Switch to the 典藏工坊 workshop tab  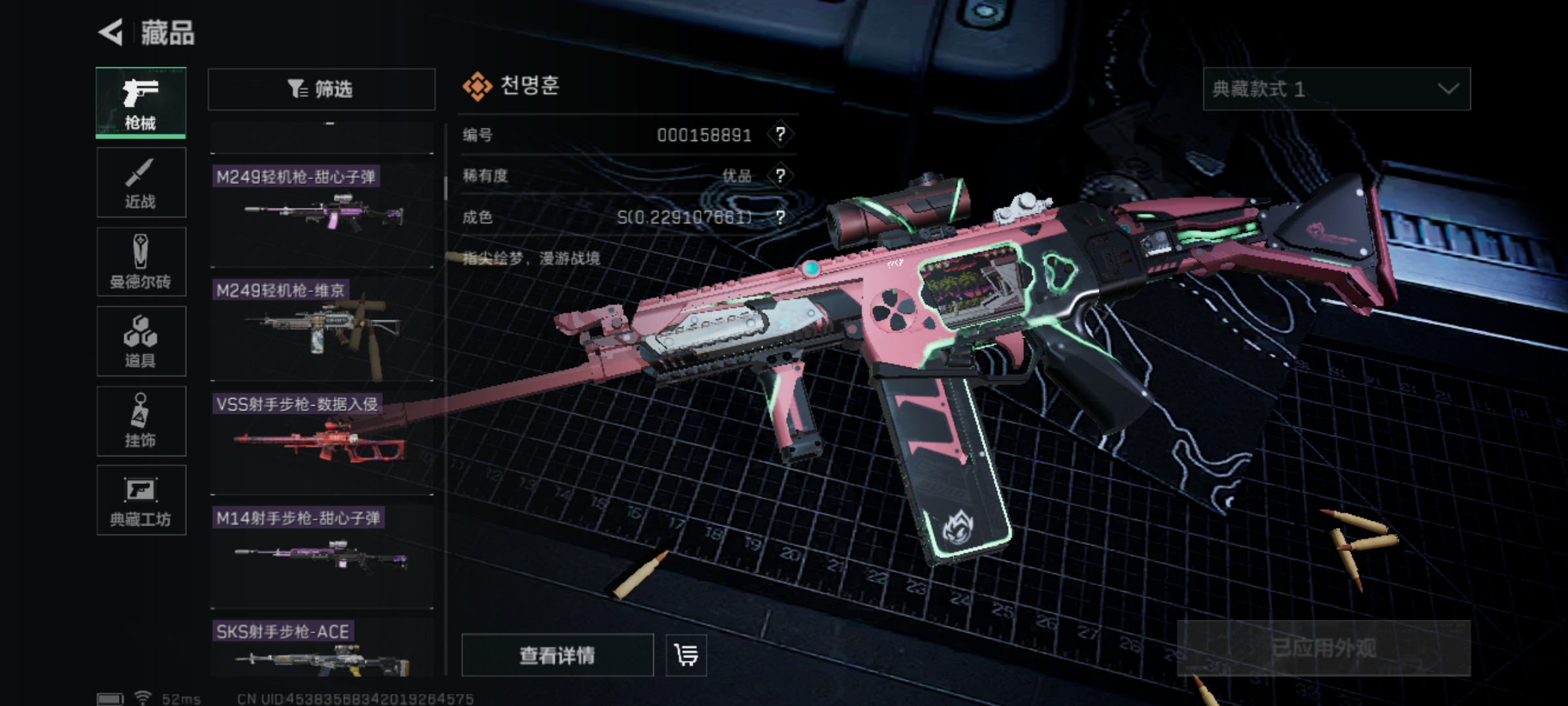pyautogui.click(x=141, y=501)
